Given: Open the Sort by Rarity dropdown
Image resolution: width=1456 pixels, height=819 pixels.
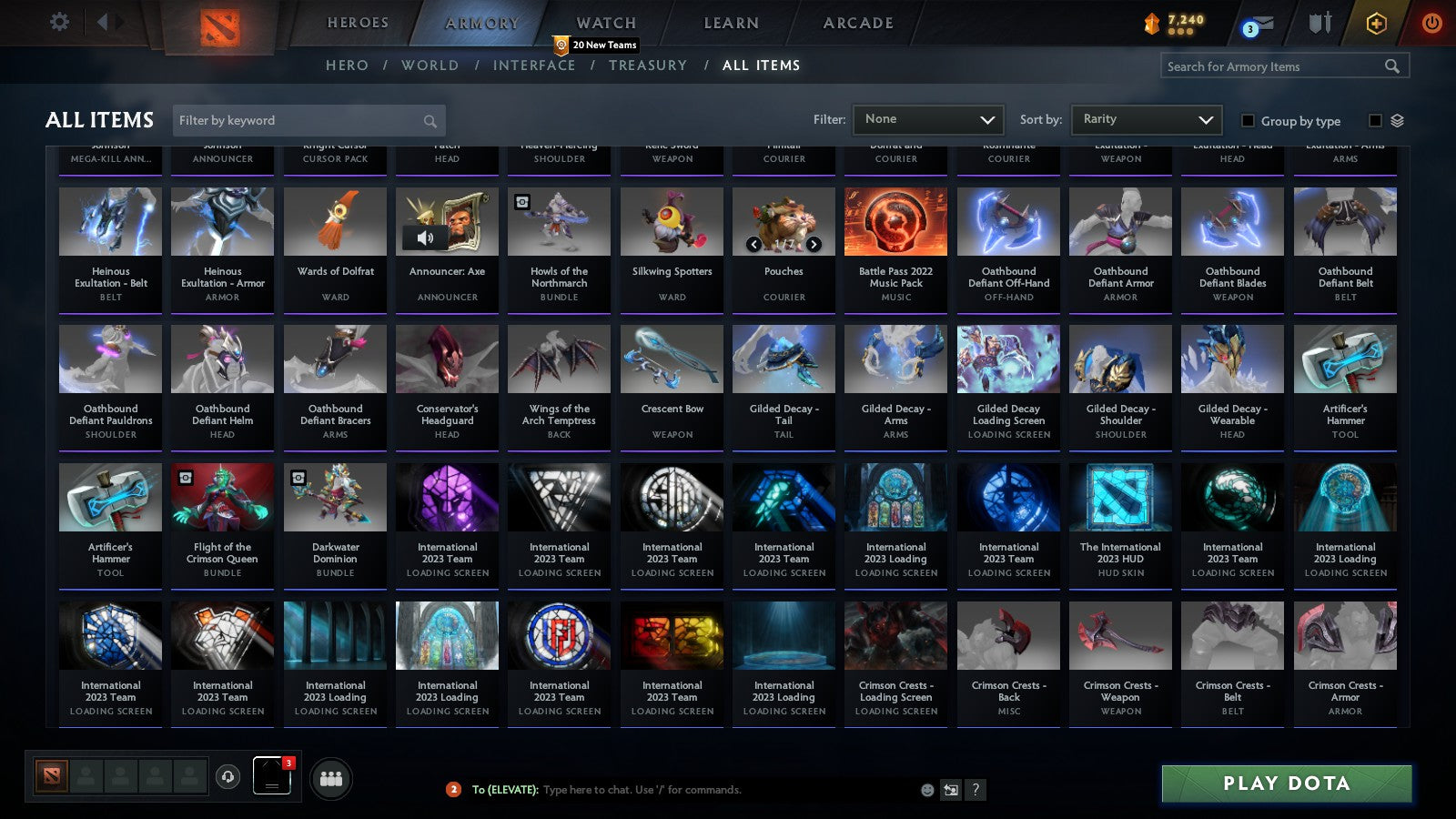Looking at the screenshot, I should (1146, 119).
